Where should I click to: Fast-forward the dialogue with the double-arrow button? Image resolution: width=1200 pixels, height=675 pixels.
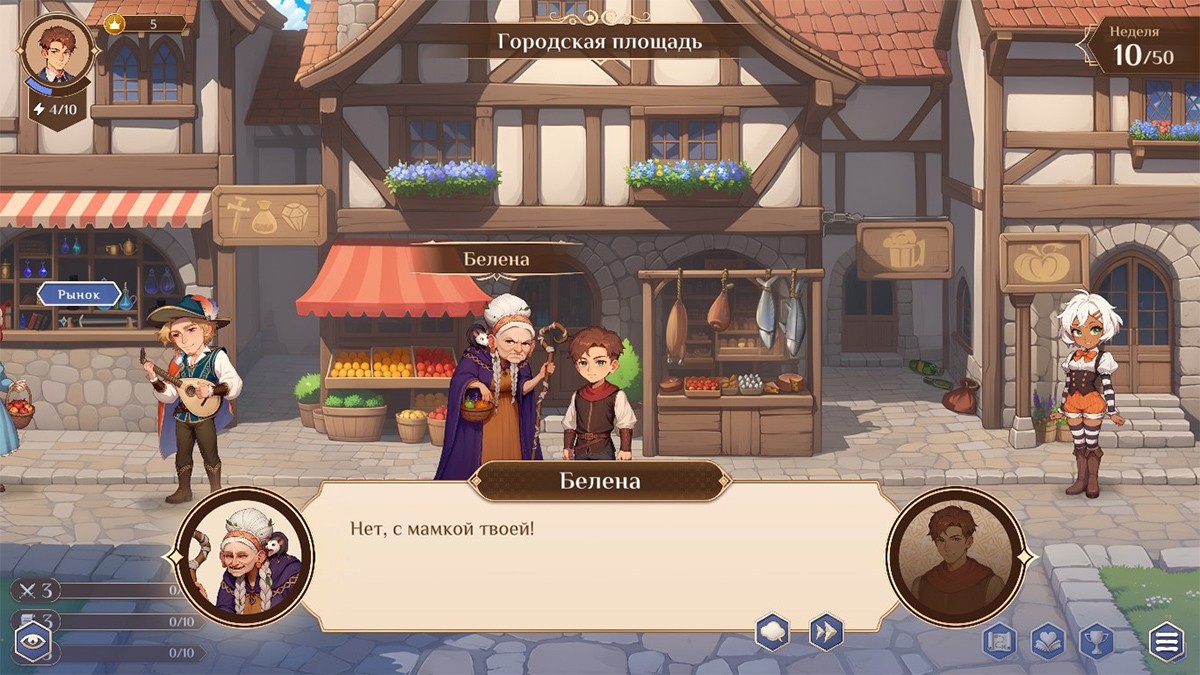pos(826,632)
